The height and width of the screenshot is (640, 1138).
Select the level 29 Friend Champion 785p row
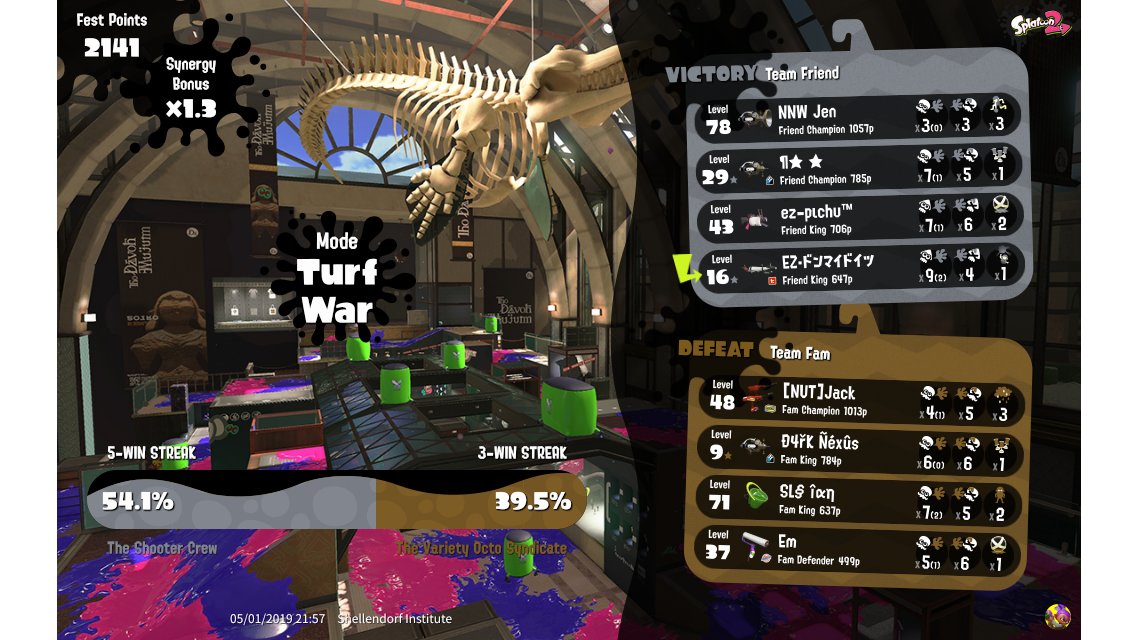(x=858, y=167)
